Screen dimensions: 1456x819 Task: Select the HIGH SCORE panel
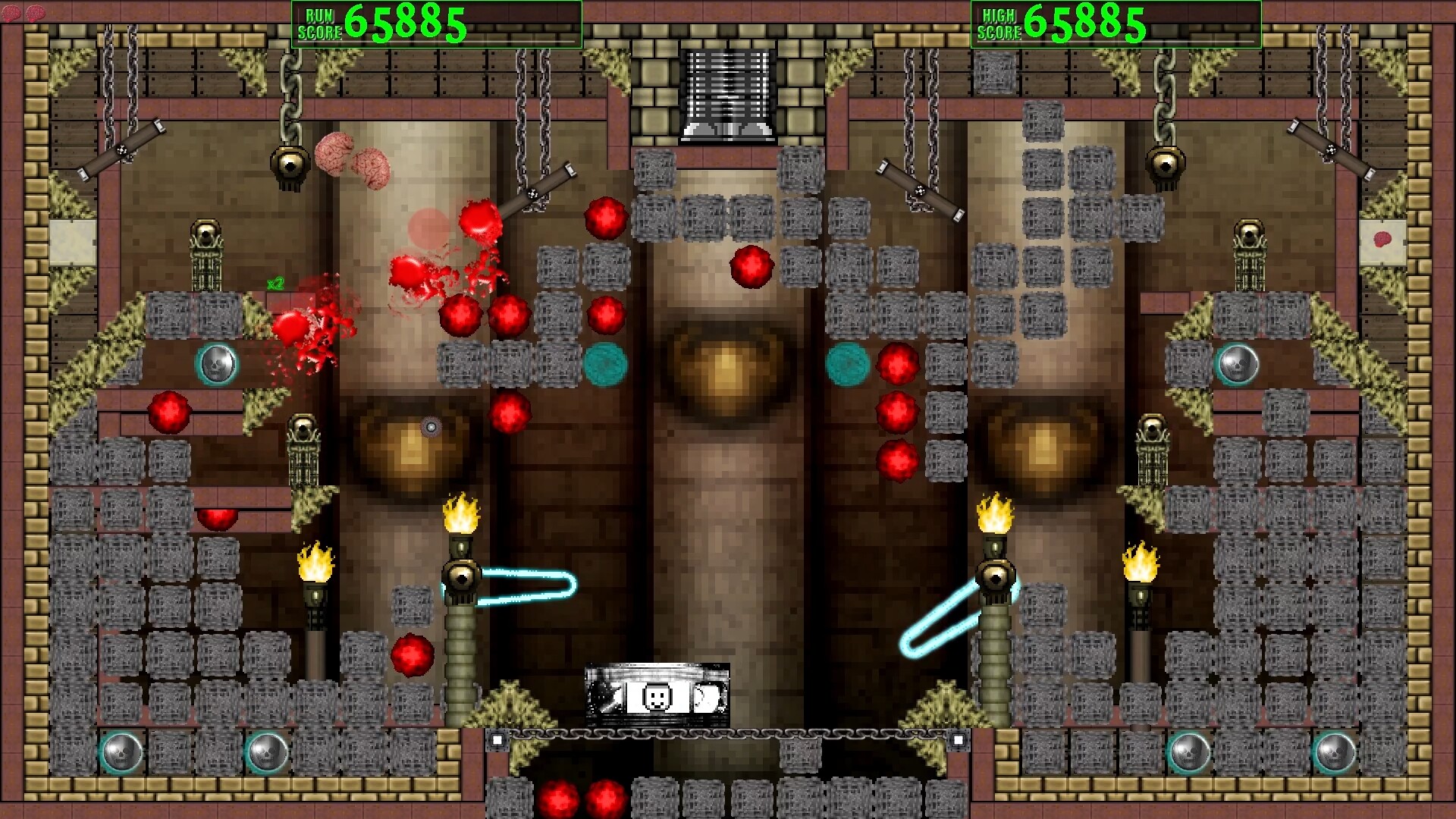(x=1111, y=19)
